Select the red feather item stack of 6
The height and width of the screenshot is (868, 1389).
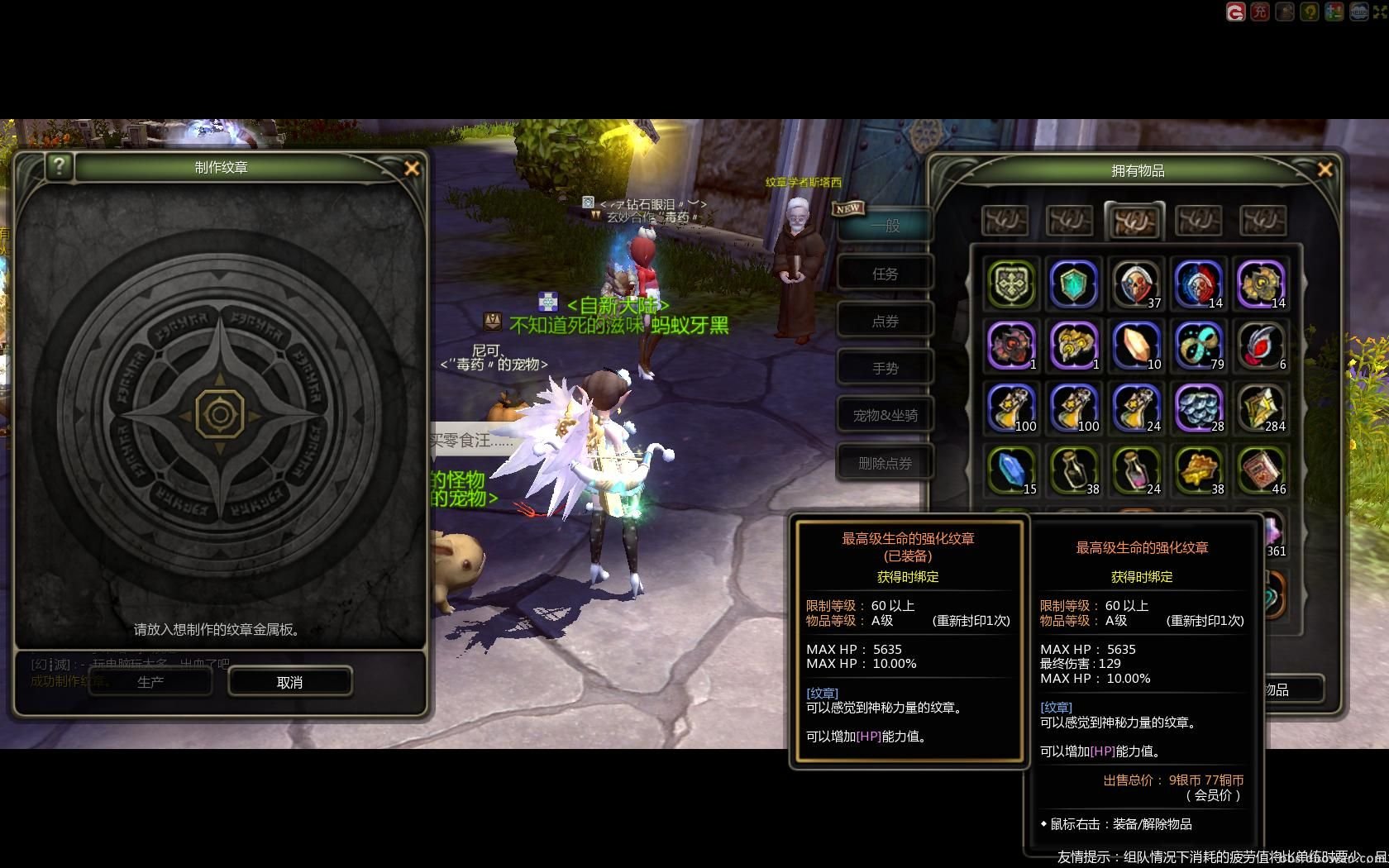coord(1261,346)
